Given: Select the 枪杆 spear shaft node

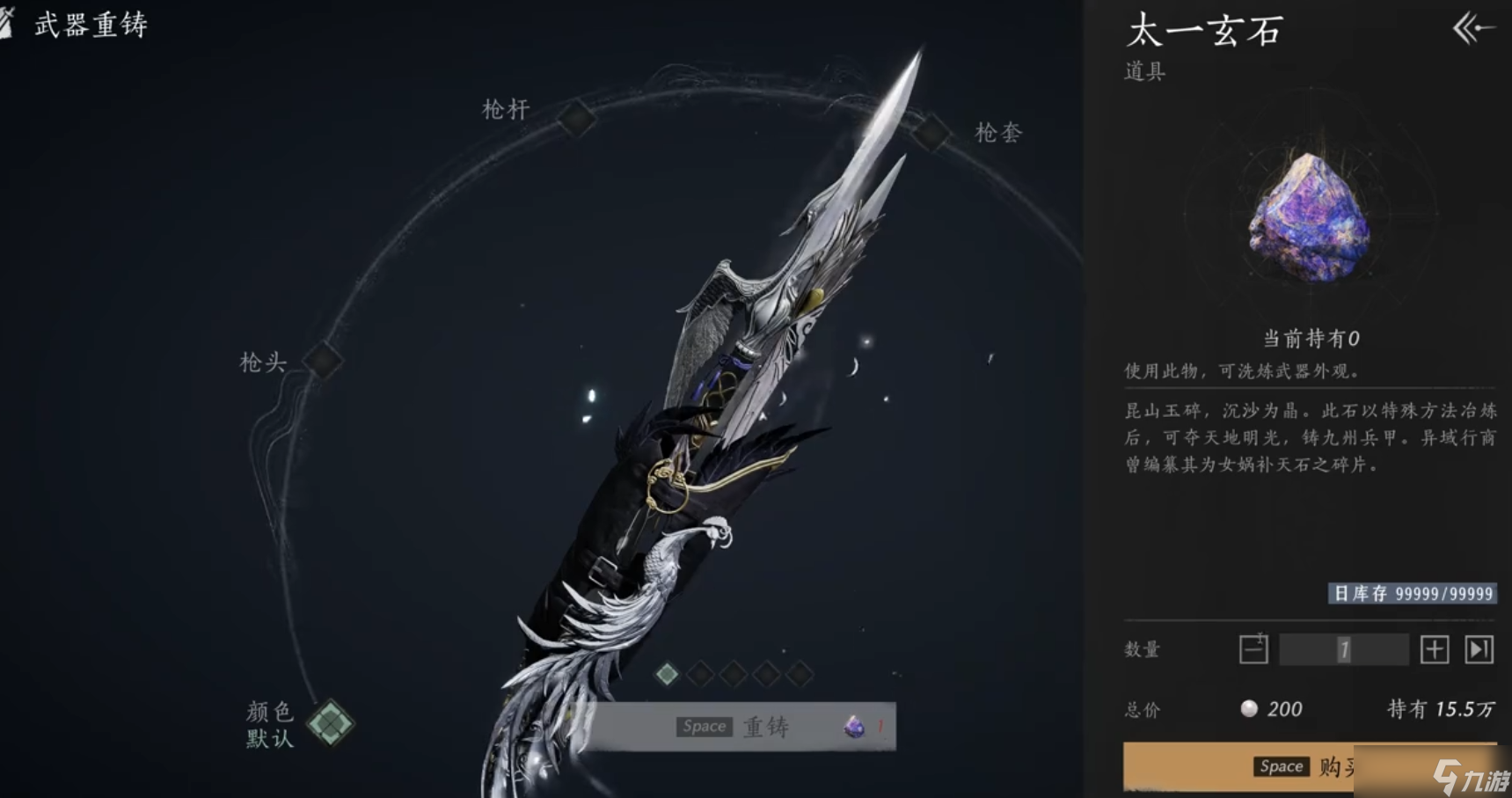Looking at the screenshot, I should tap(576, 118).
